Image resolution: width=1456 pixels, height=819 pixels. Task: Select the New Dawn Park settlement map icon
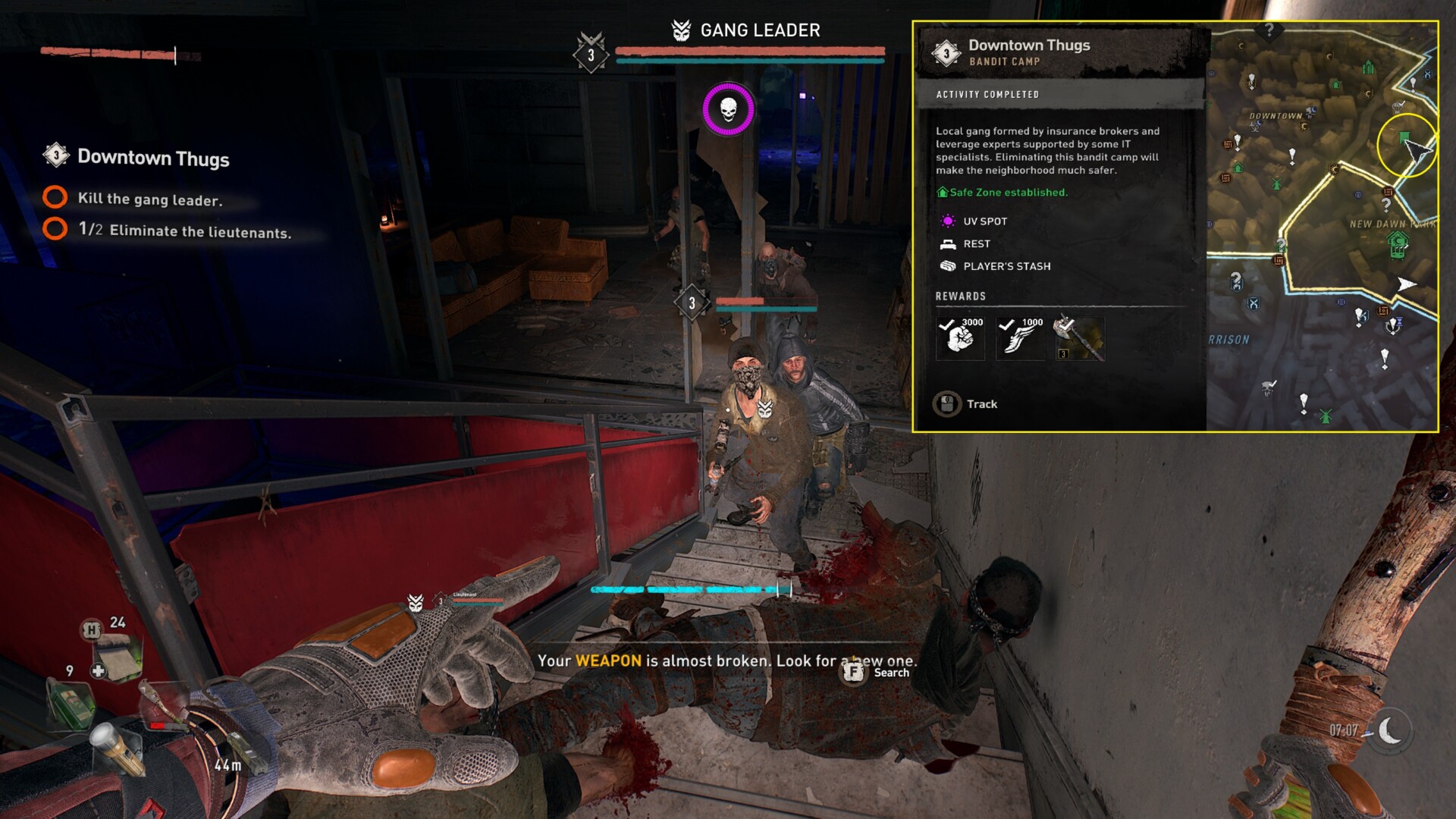[x=1398, y=244]
